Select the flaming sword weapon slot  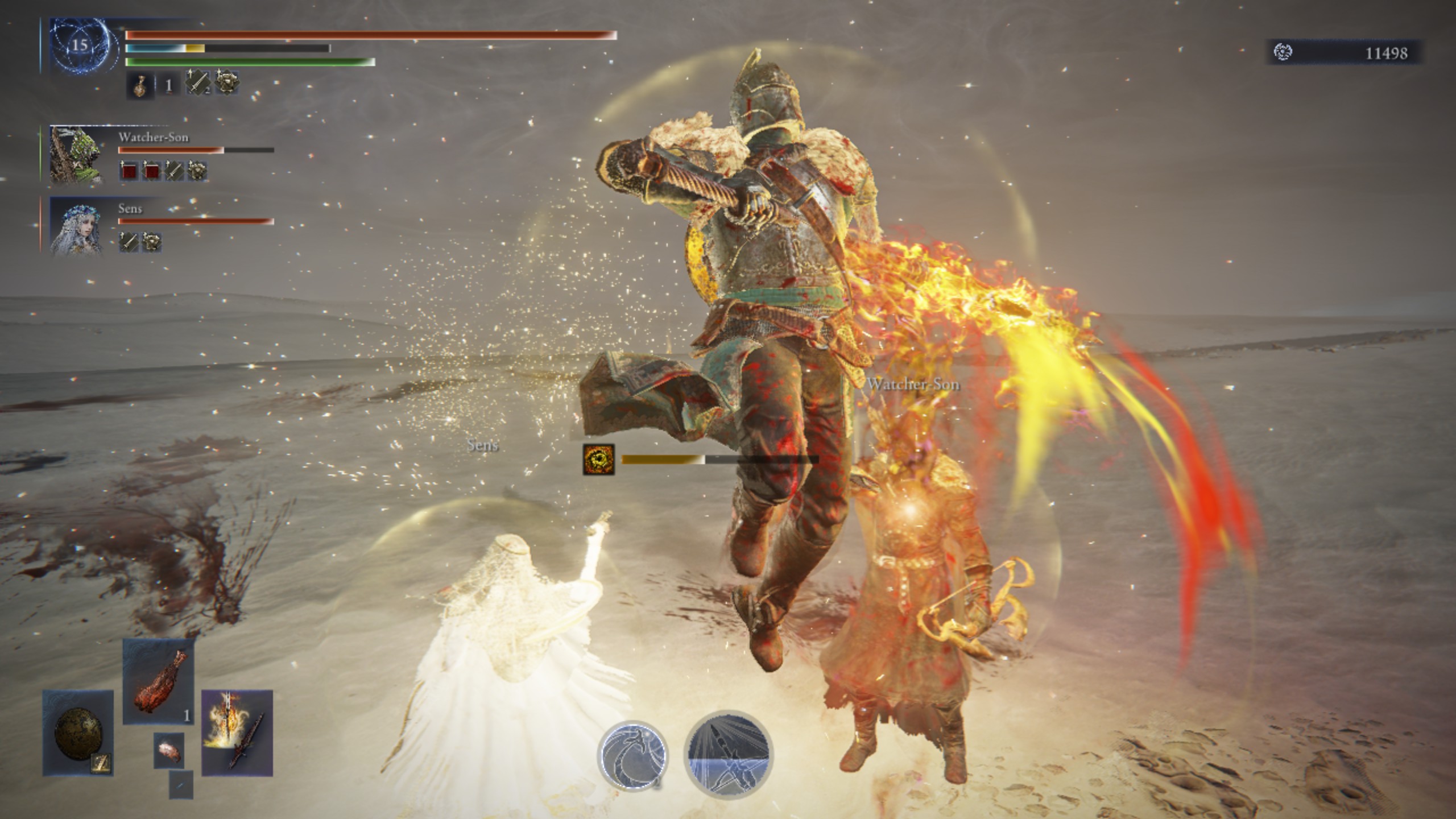pyautogui.click(x=237, y=733)
